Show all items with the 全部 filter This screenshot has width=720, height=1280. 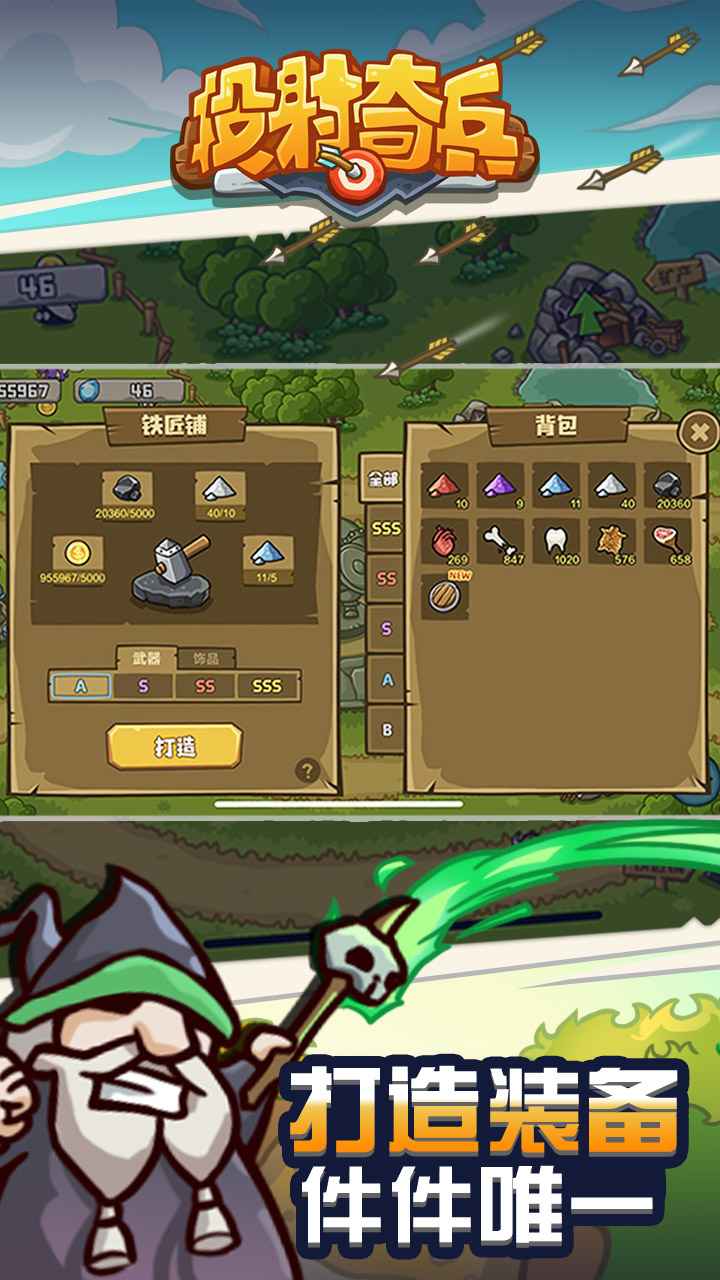[x=385, y=479]
